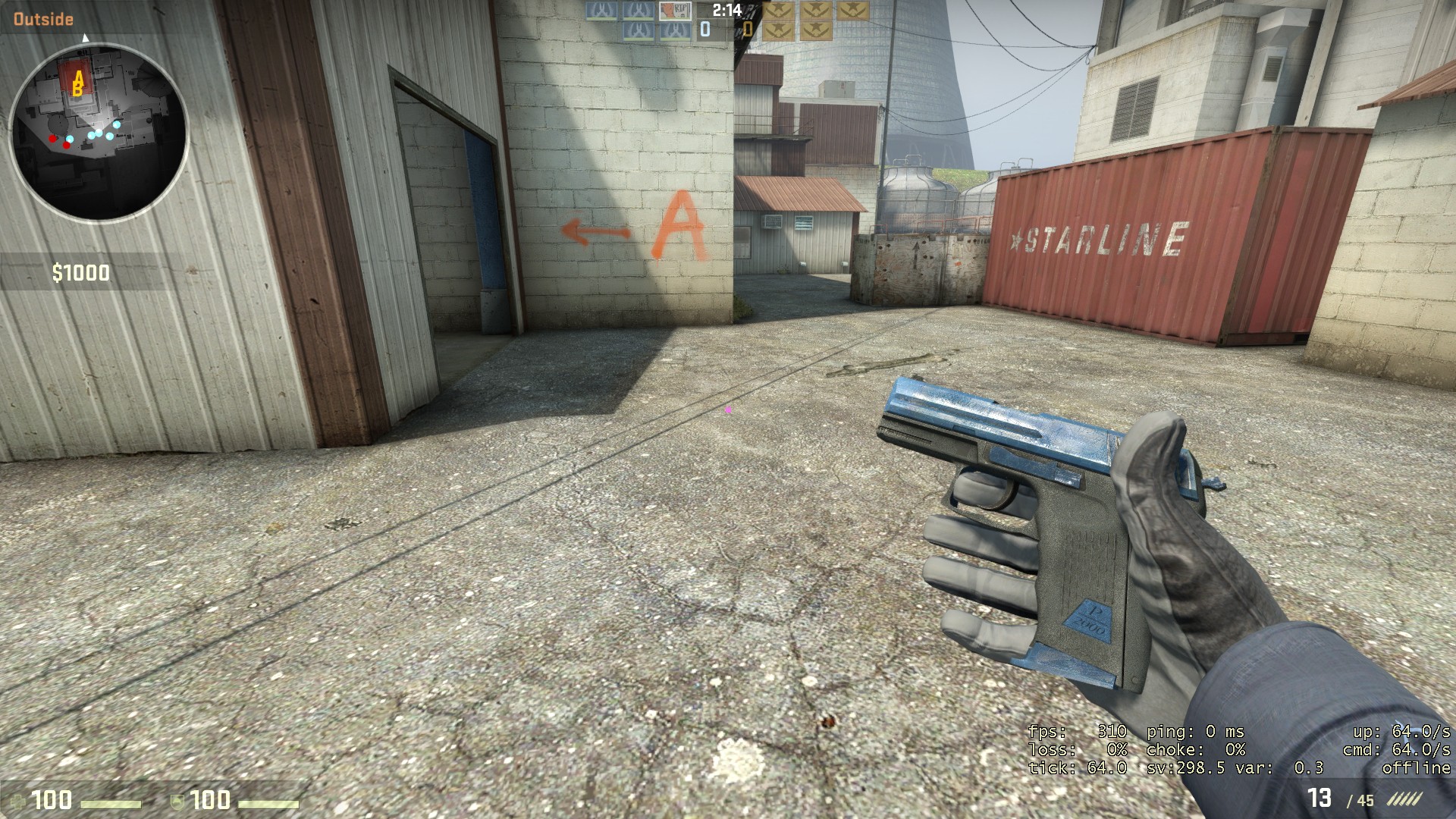The image size is (1456, 819).
Task: Click the health cross icon
Action: [17, 802]
